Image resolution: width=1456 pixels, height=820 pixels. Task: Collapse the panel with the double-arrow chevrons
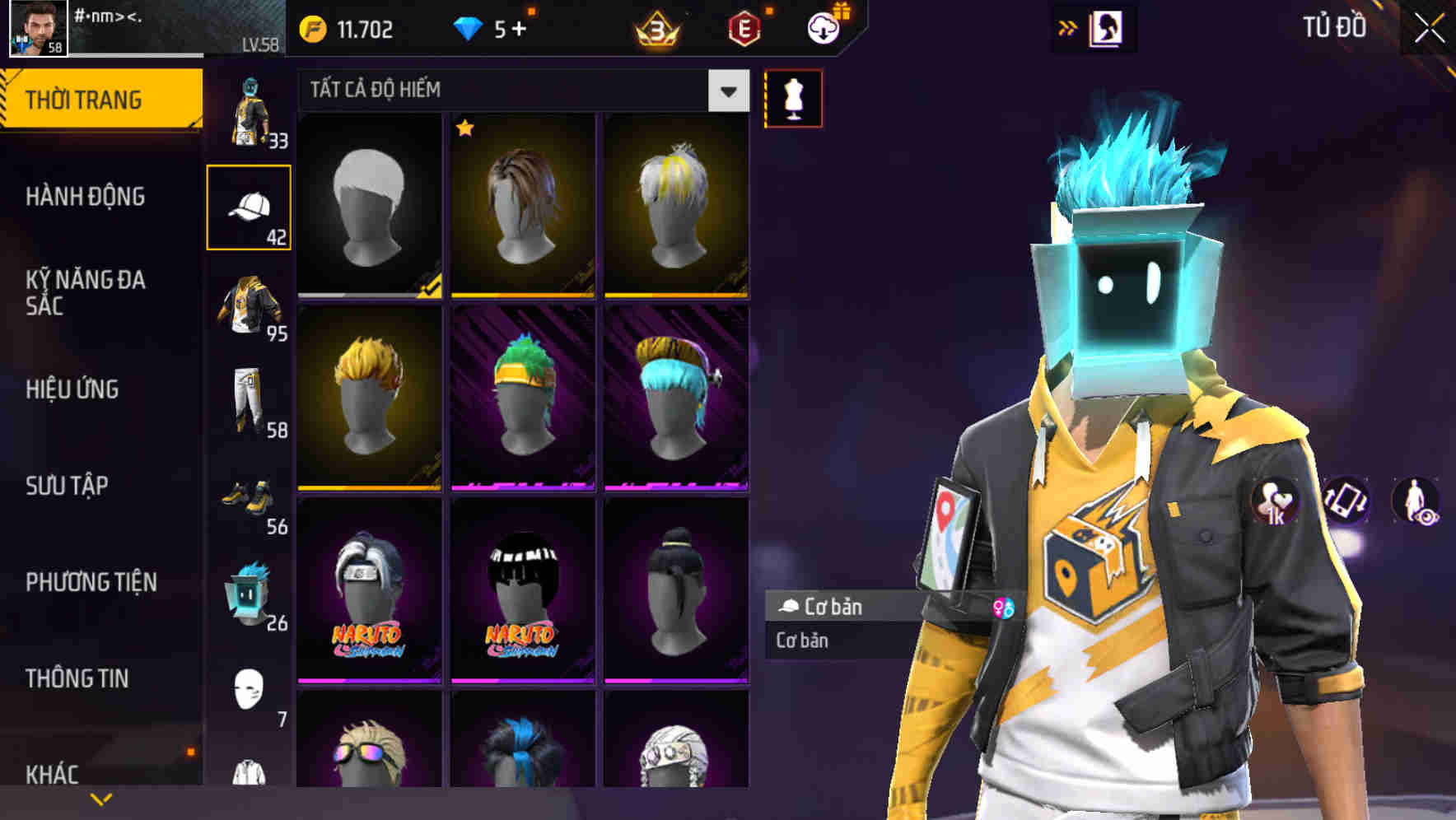point(1068,27)
